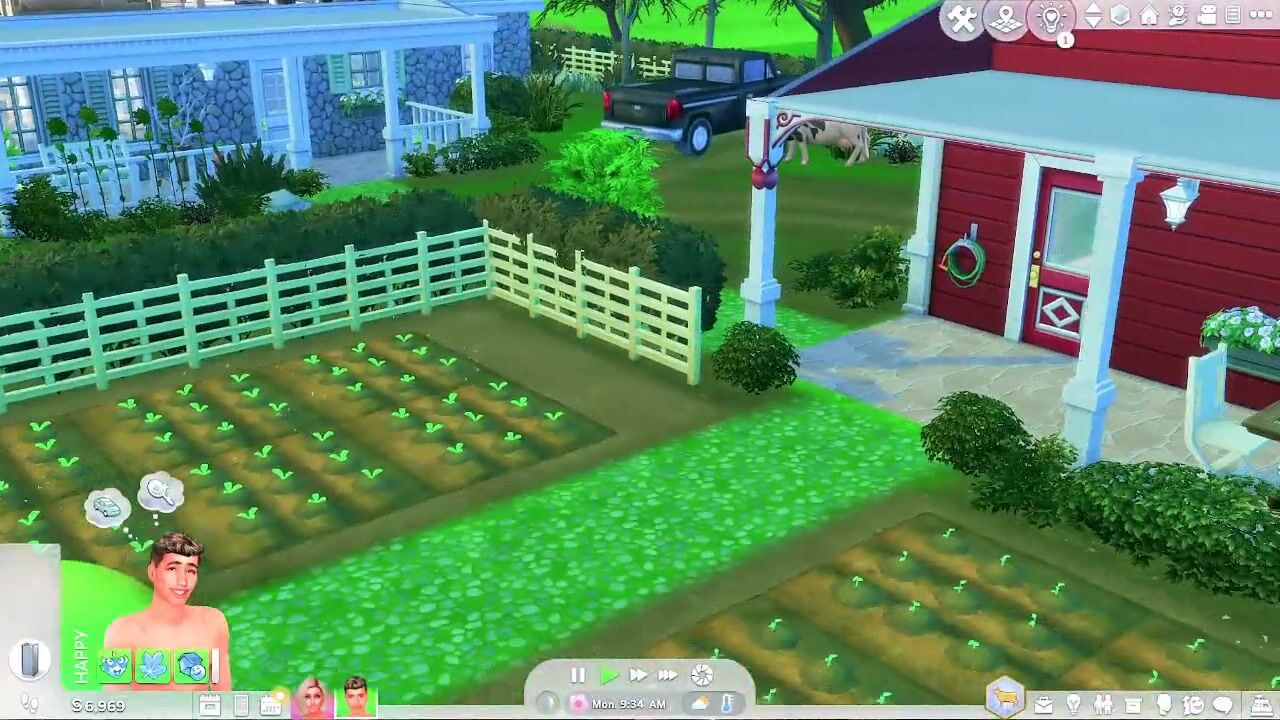1280x720 pixels.
Task: Click the magnifying glass thought bubble
Action: point(160,492)
